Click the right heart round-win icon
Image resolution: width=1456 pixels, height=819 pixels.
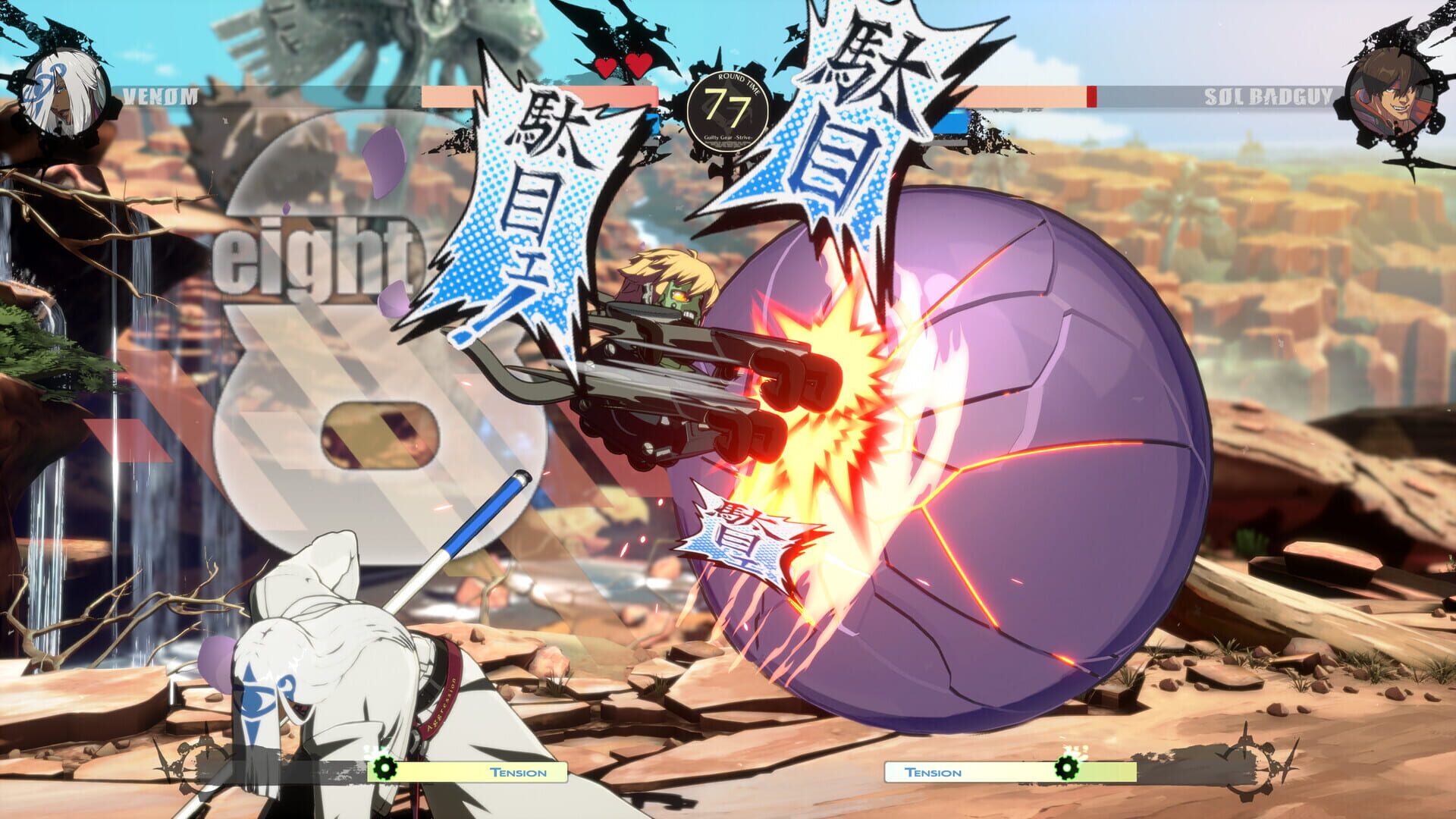[637, 67]
